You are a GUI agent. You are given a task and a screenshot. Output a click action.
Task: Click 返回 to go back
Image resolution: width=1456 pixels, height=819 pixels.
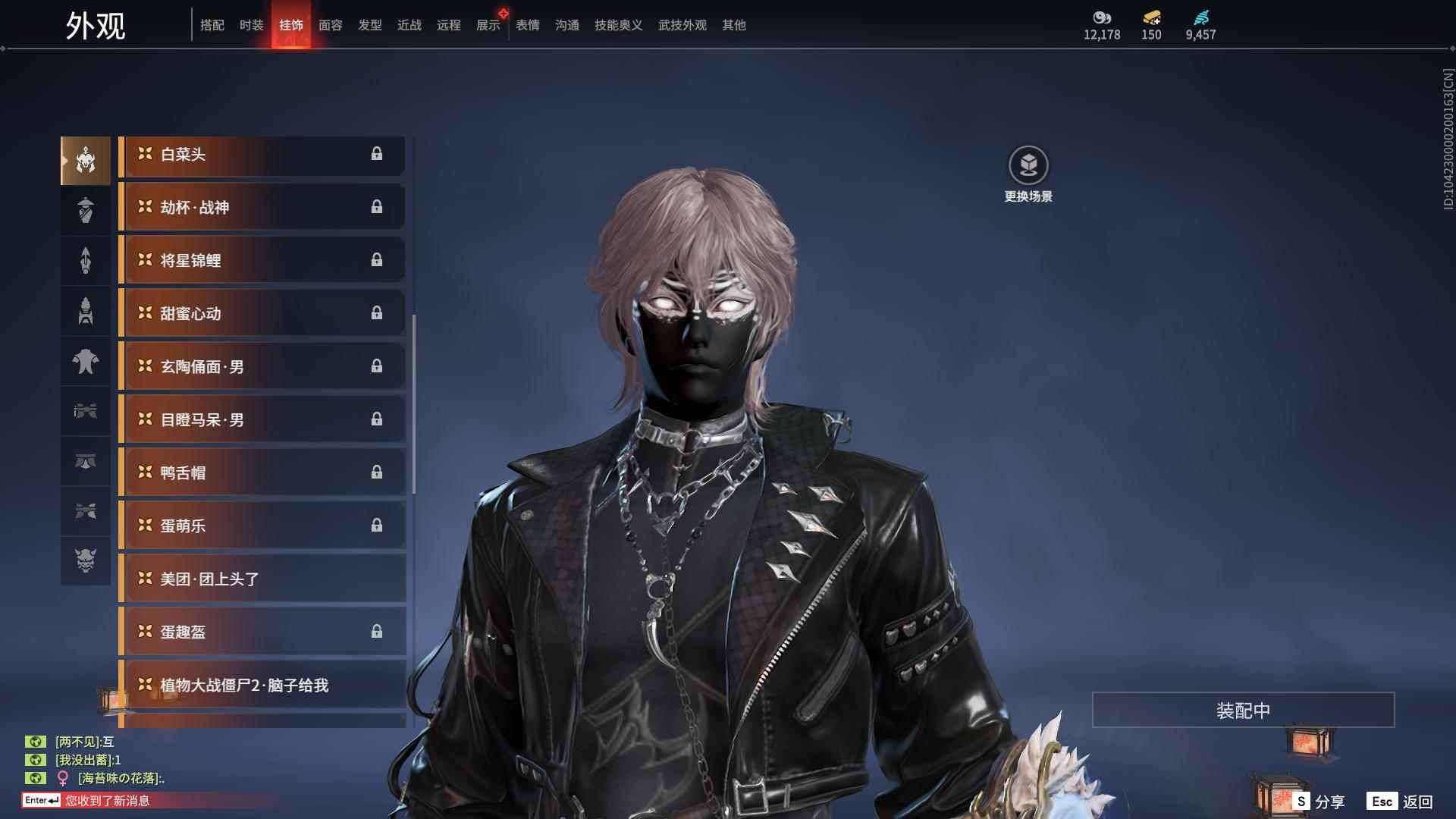click(x=1401, y=801)
